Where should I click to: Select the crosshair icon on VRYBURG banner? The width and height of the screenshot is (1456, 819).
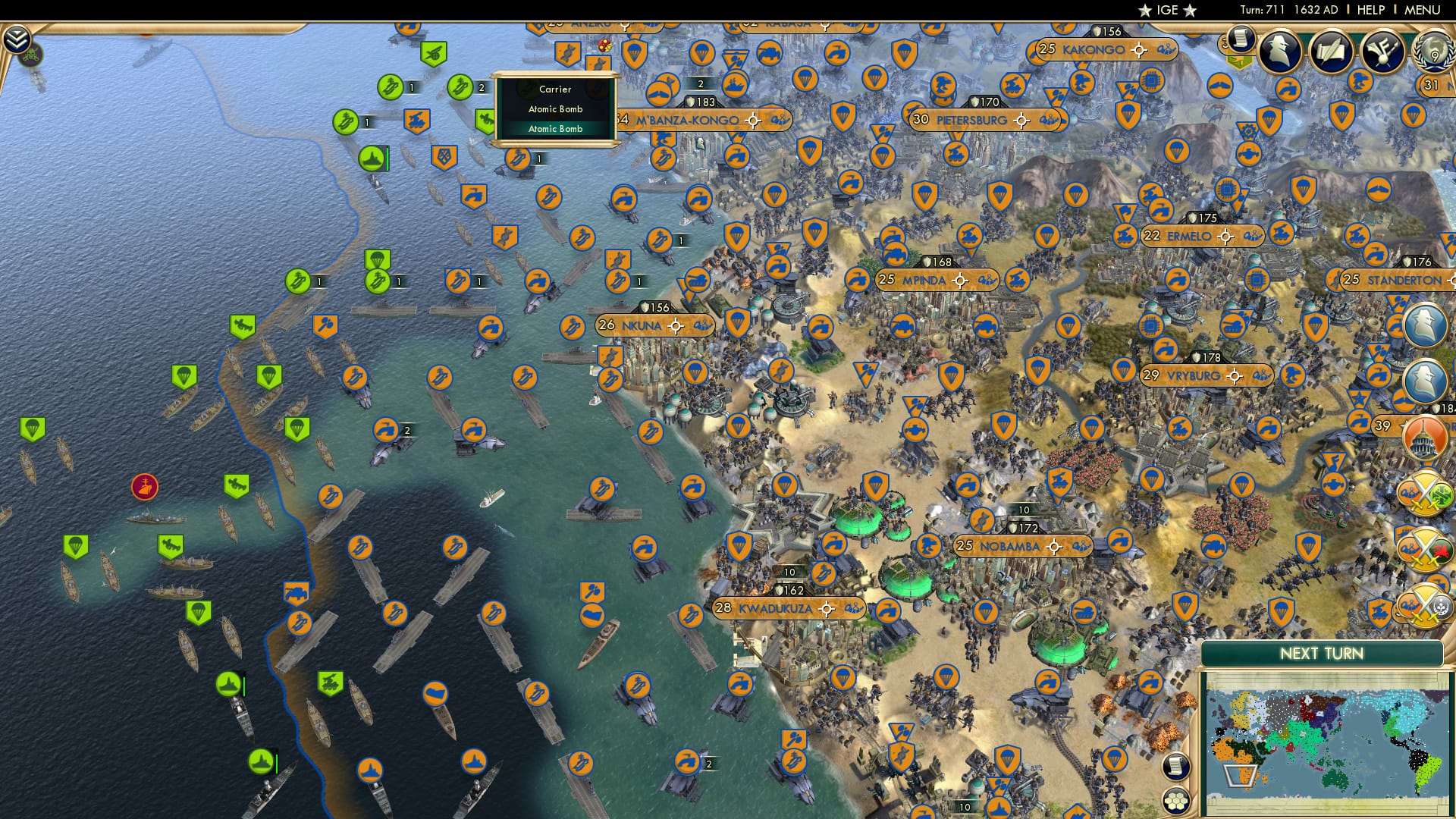(x=1235, y=377)
